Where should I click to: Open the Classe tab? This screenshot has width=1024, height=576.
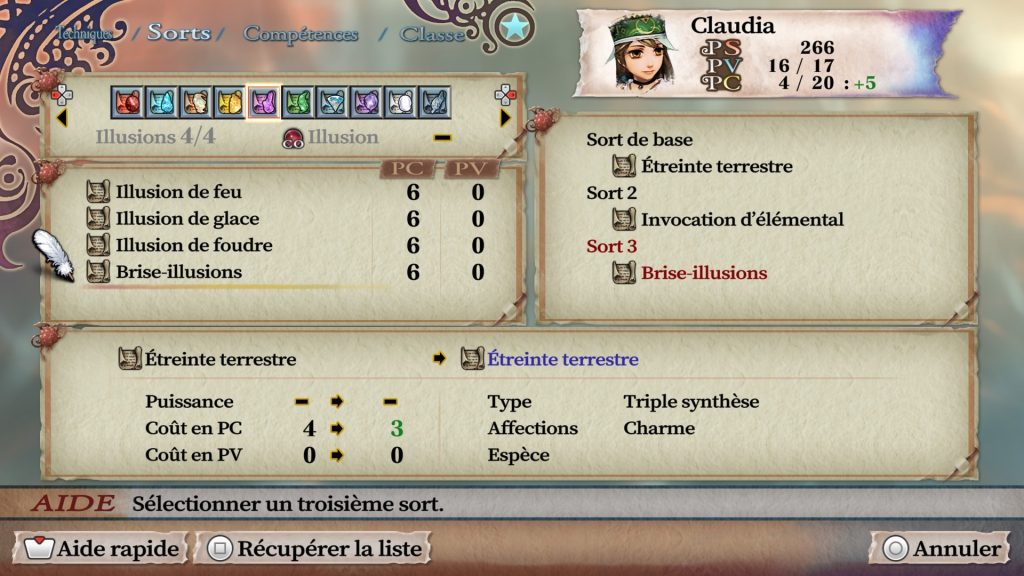(432, 34)
